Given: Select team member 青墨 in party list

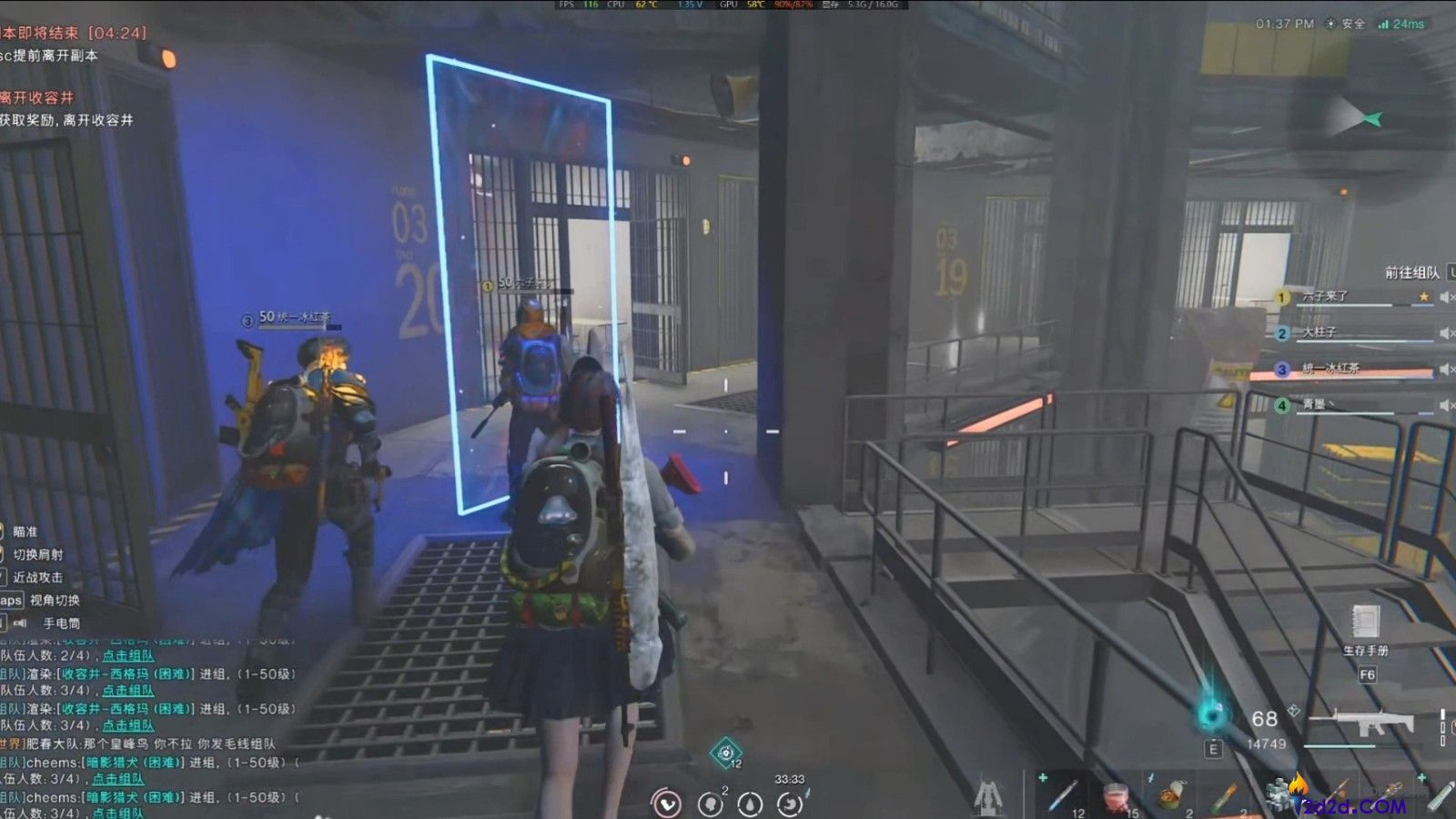Looking at the screenshot, I should click(1314, 405).
